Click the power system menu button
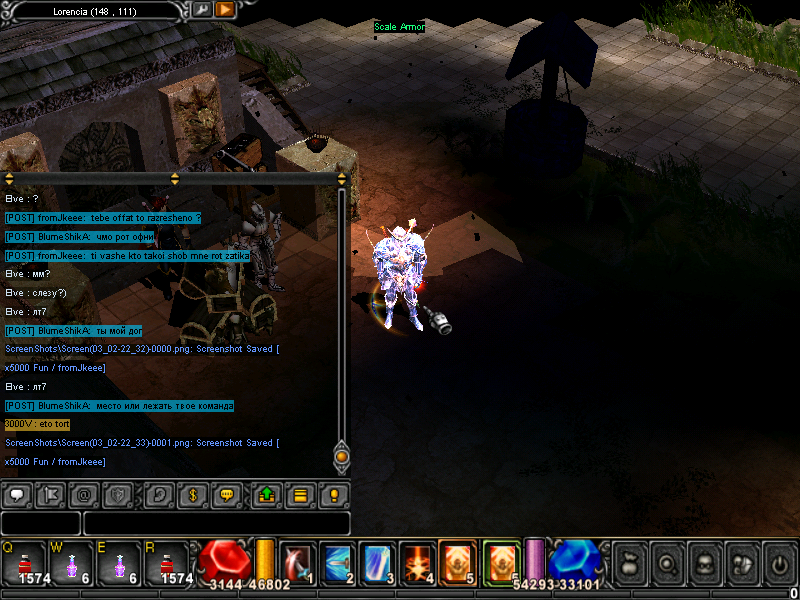The width and height of the screenshot is (800, 600). tap(779, 563)
